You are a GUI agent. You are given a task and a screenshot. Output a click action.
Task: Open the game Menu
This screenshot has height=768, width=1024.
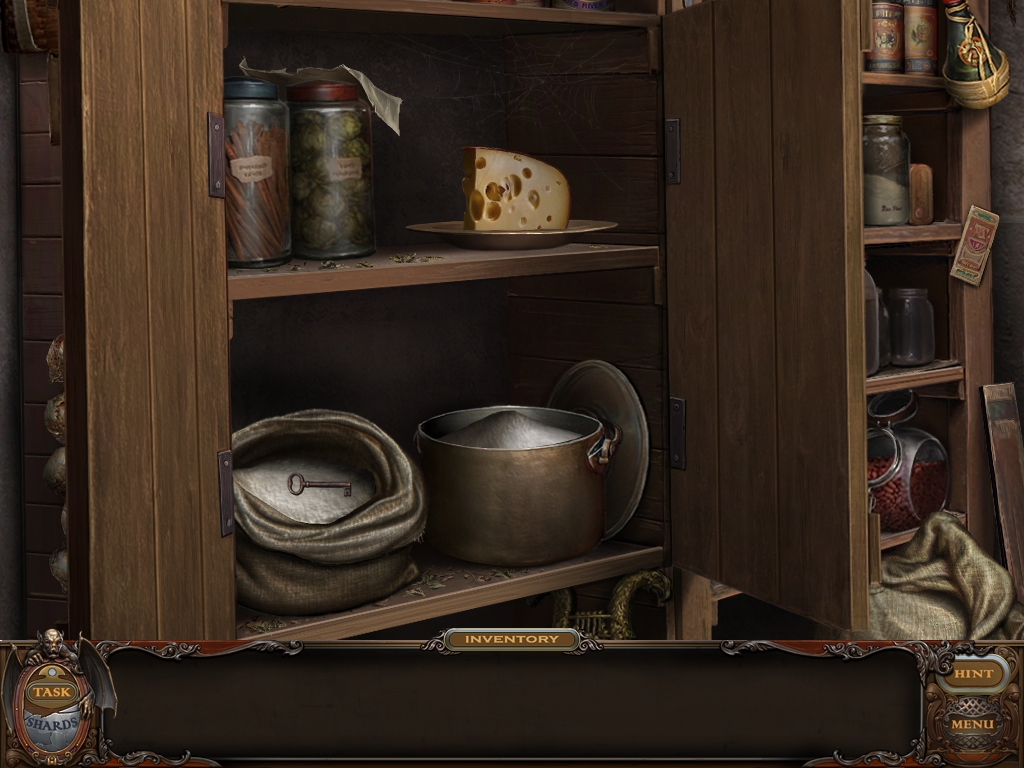[972, 724]
